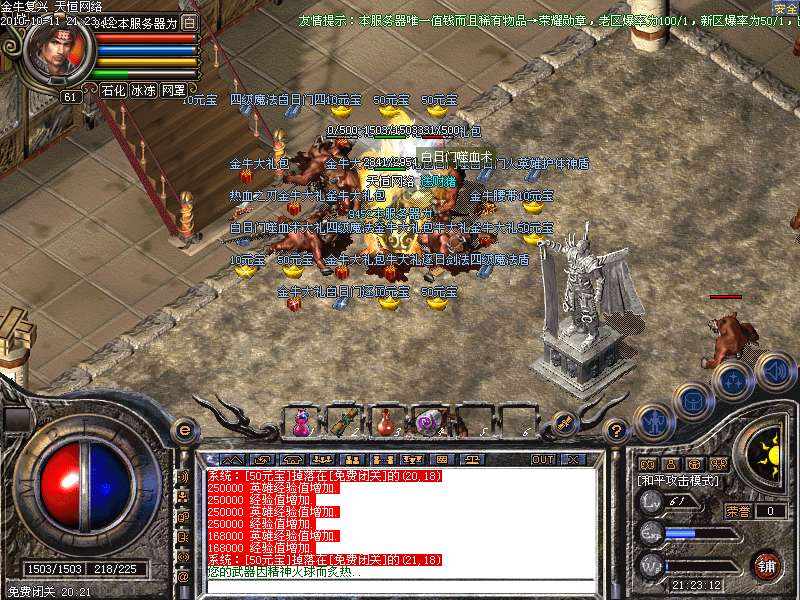Click the 和平攻击模式 attack mode label
Image resolution: width=800 pixels, height=600 pixels.
(678, 481)
